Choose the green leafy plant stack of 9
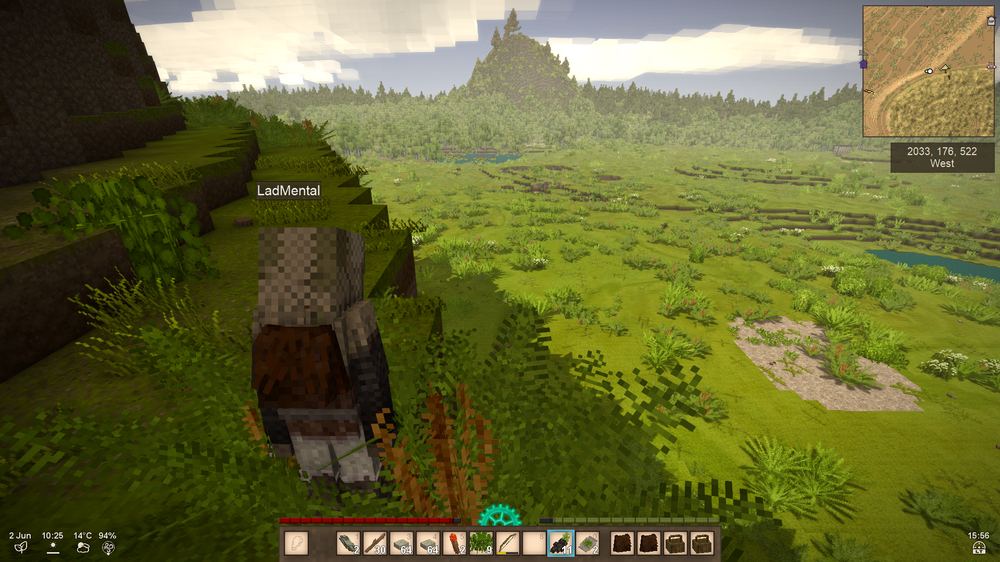Image resolution: width=1000 pixels, height=562 pixels. pyautogui.click(x=482, y=543)
